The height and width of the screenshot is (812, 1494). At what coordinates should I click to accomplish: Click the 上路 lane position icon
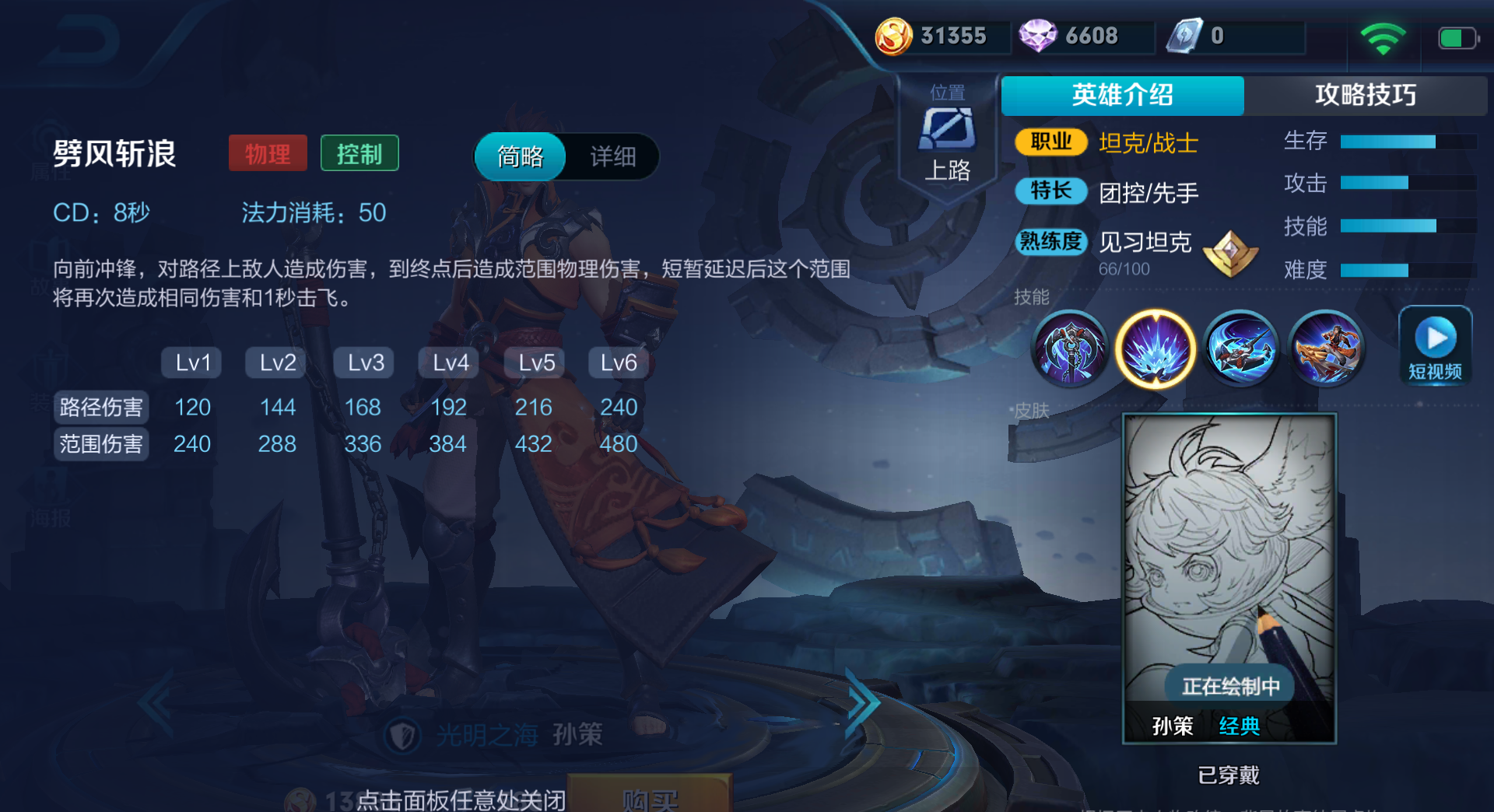coord(946,132)
